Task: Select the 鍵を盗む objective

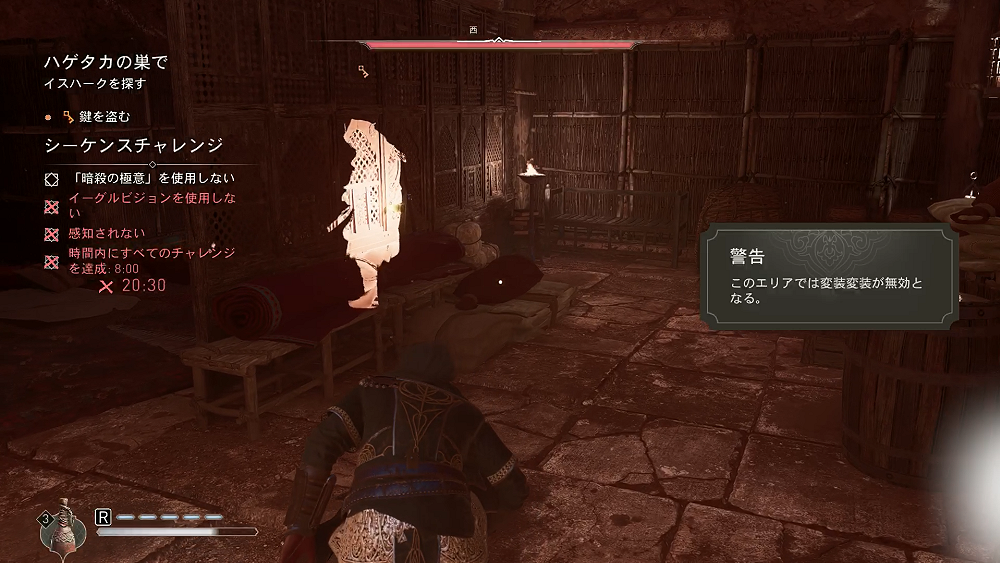Action: click(96, 116)
